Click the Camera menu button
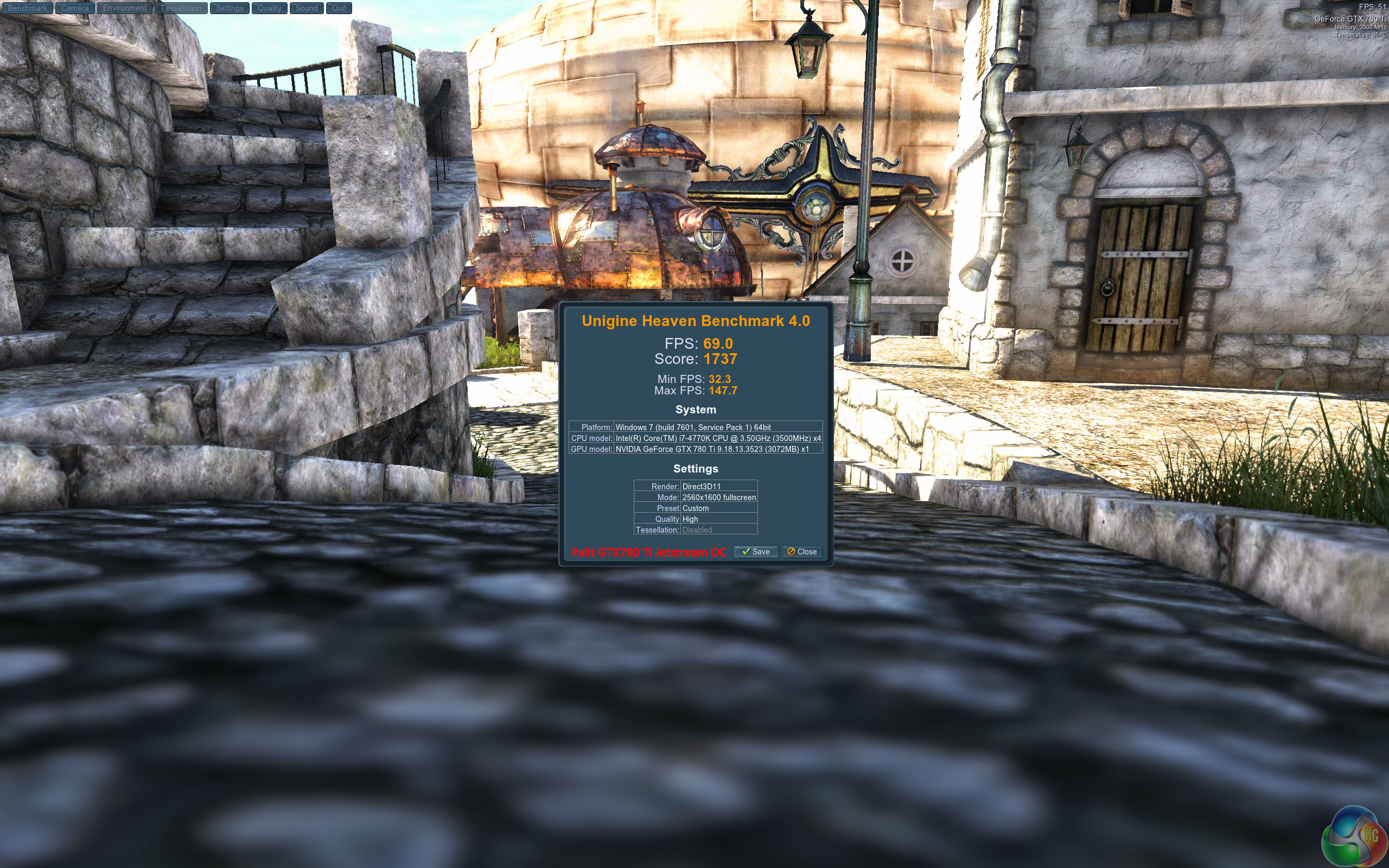 [75, 8]
